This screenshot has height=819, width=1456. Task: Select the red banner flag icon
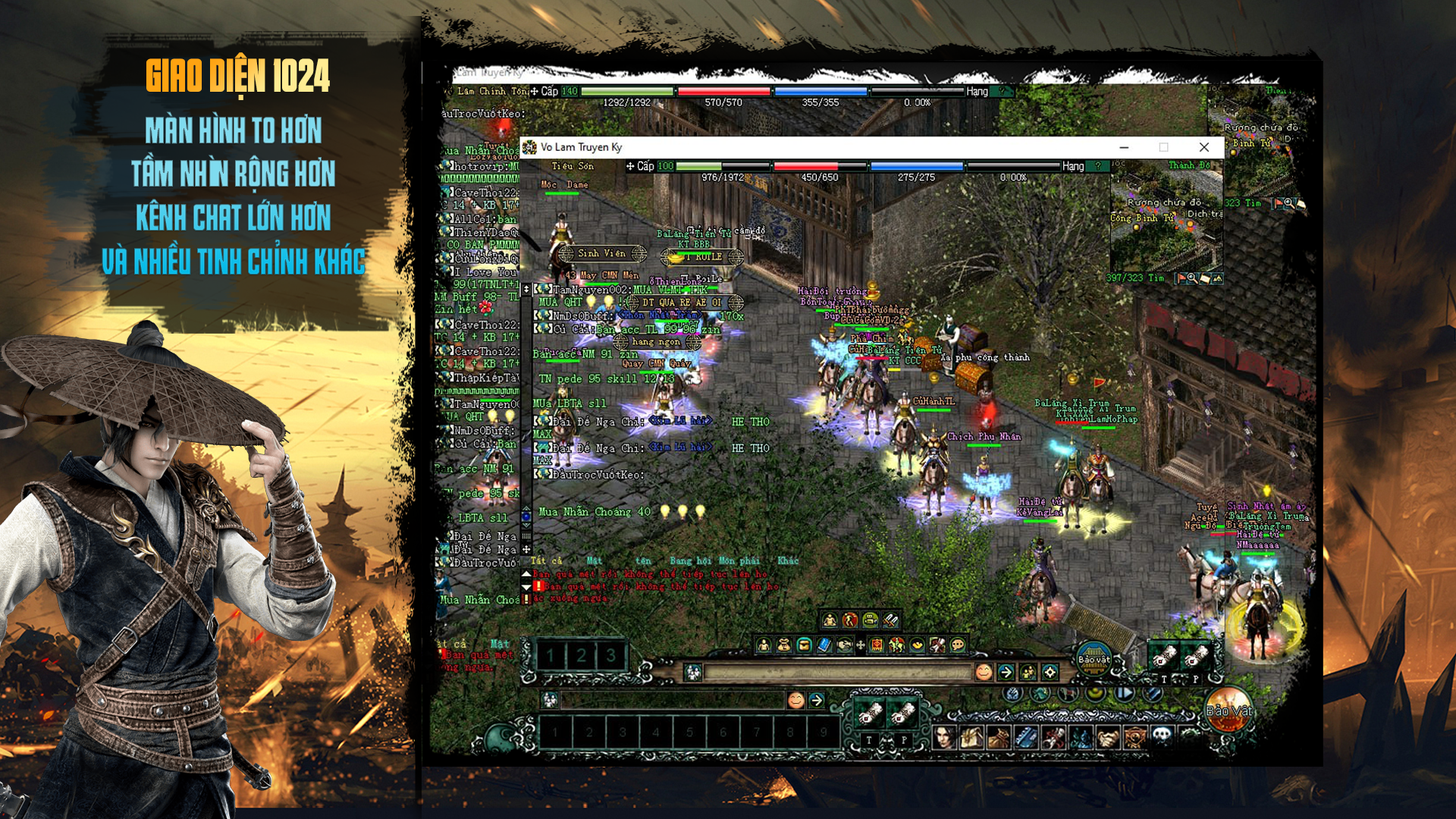(x=877, y=645)
